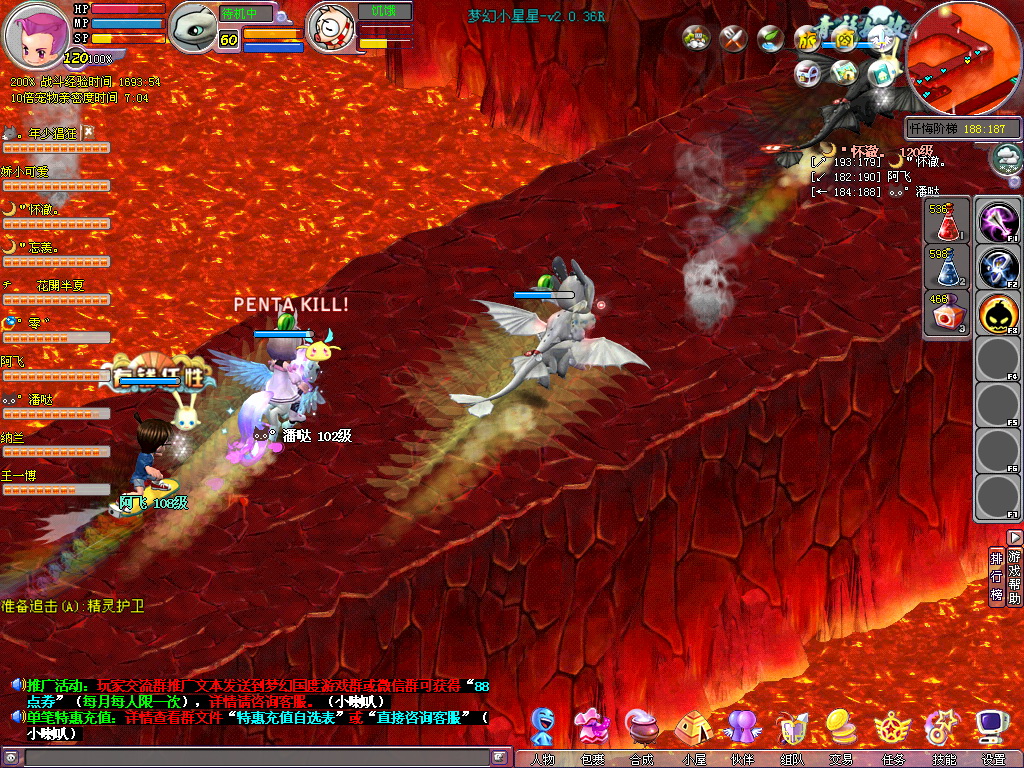Open the 包裹 inventory bag

[x=592, y=728]
